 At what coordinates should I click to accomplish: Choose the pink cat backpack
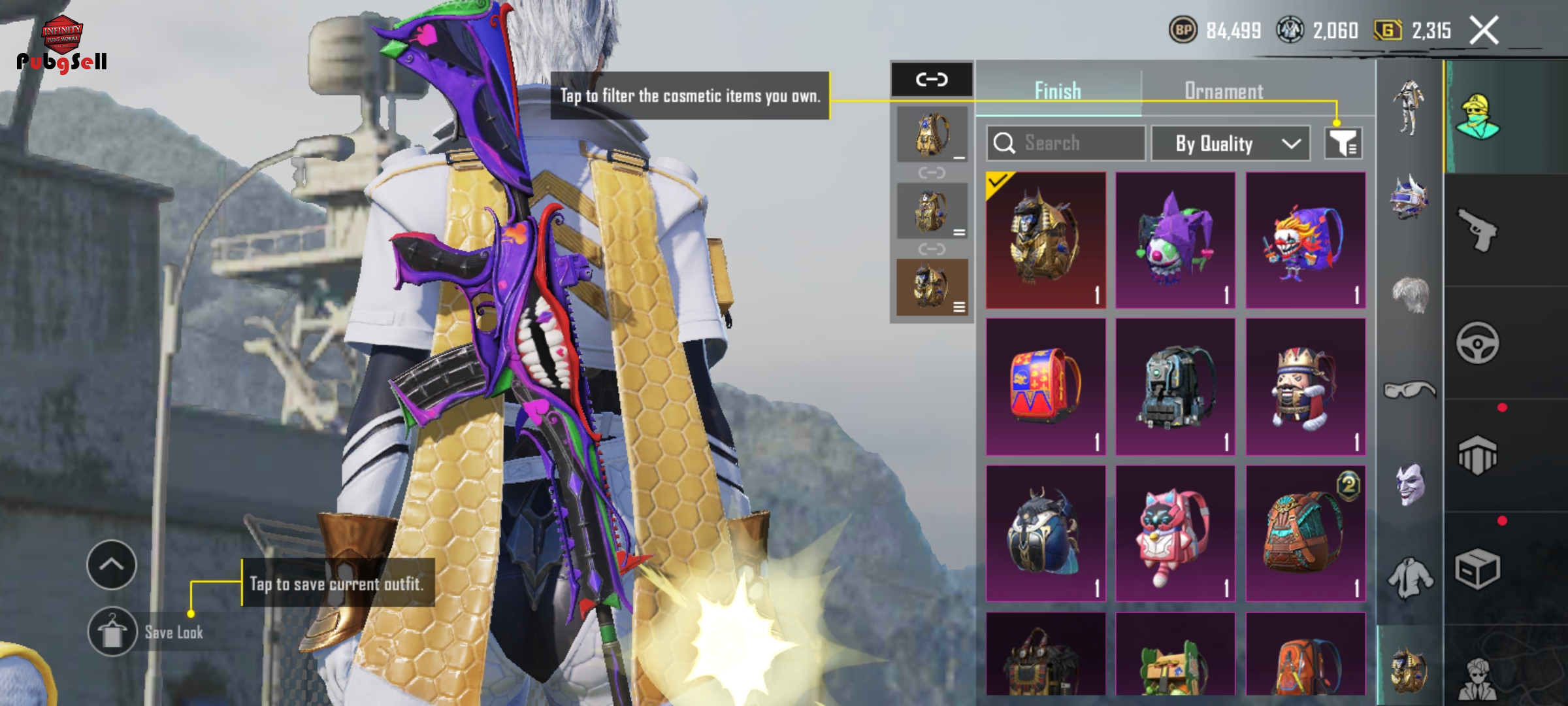click(x=1175, y=533)
